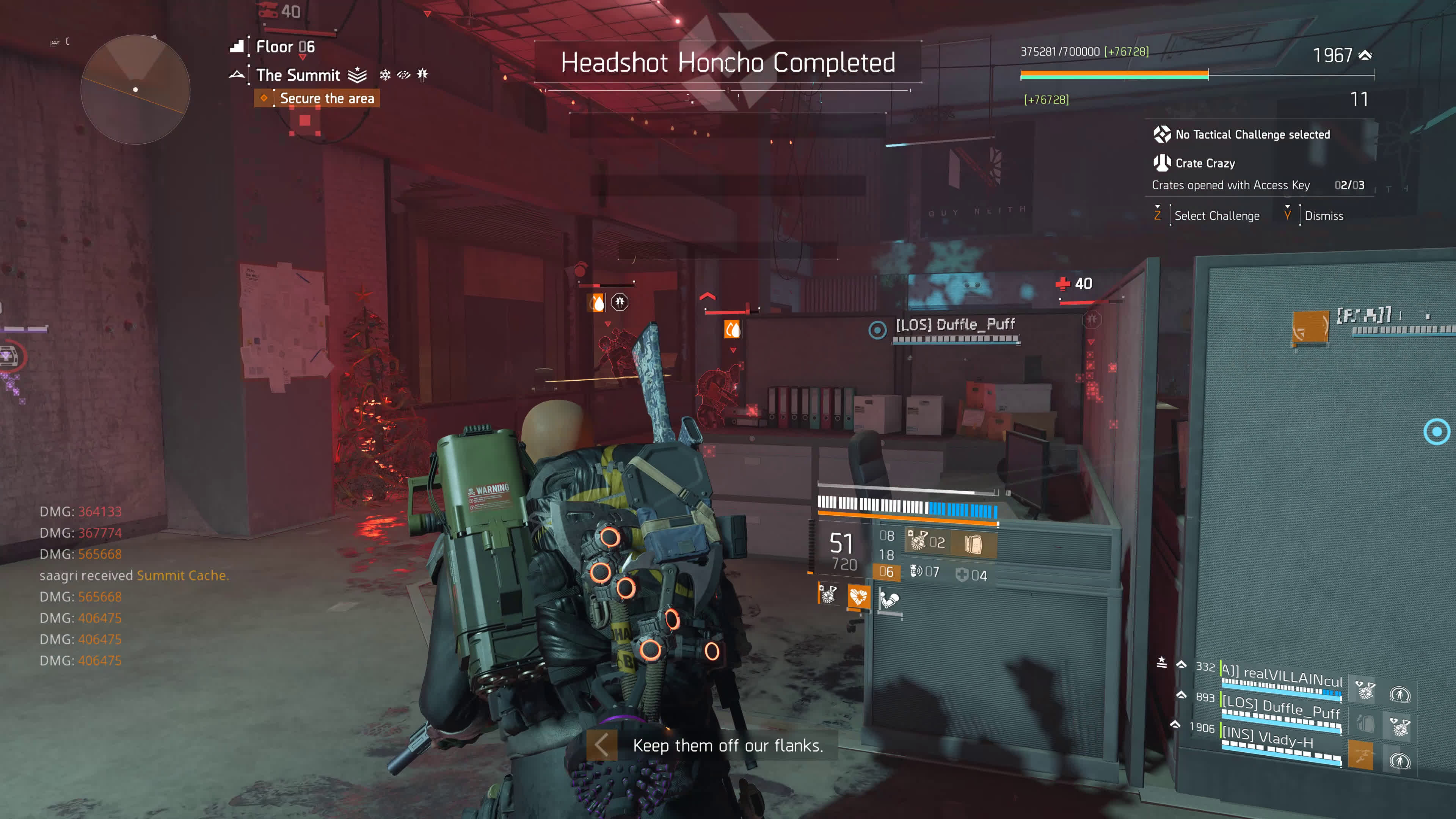Image resolution: width=1456 pixels, height=819 pixels.
Task: Select The Summit mission tracker
Action: (x=298, y=75)
